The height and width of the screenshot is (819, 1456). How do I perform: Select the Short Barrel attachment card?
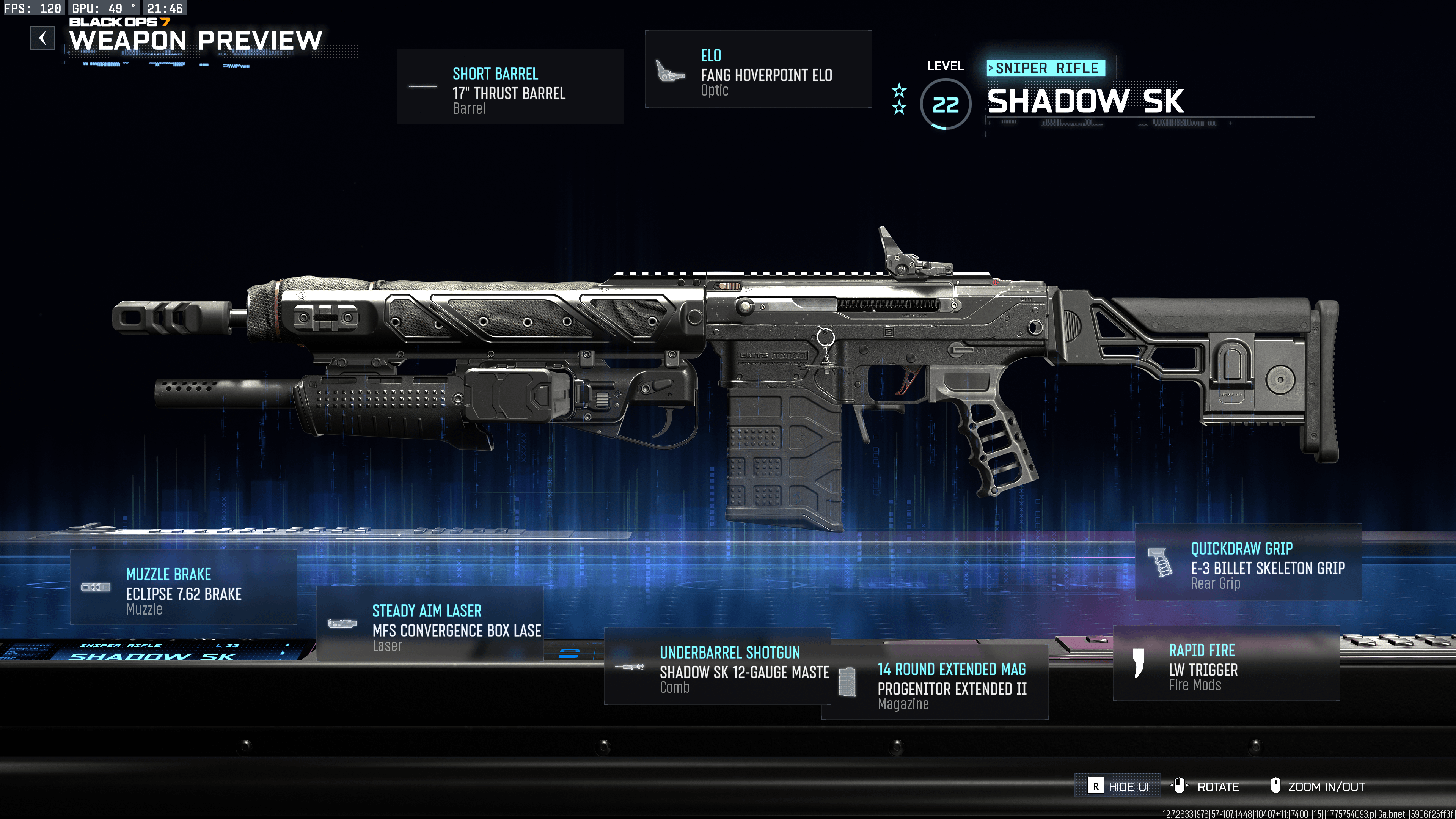click(x=510, y=87)
